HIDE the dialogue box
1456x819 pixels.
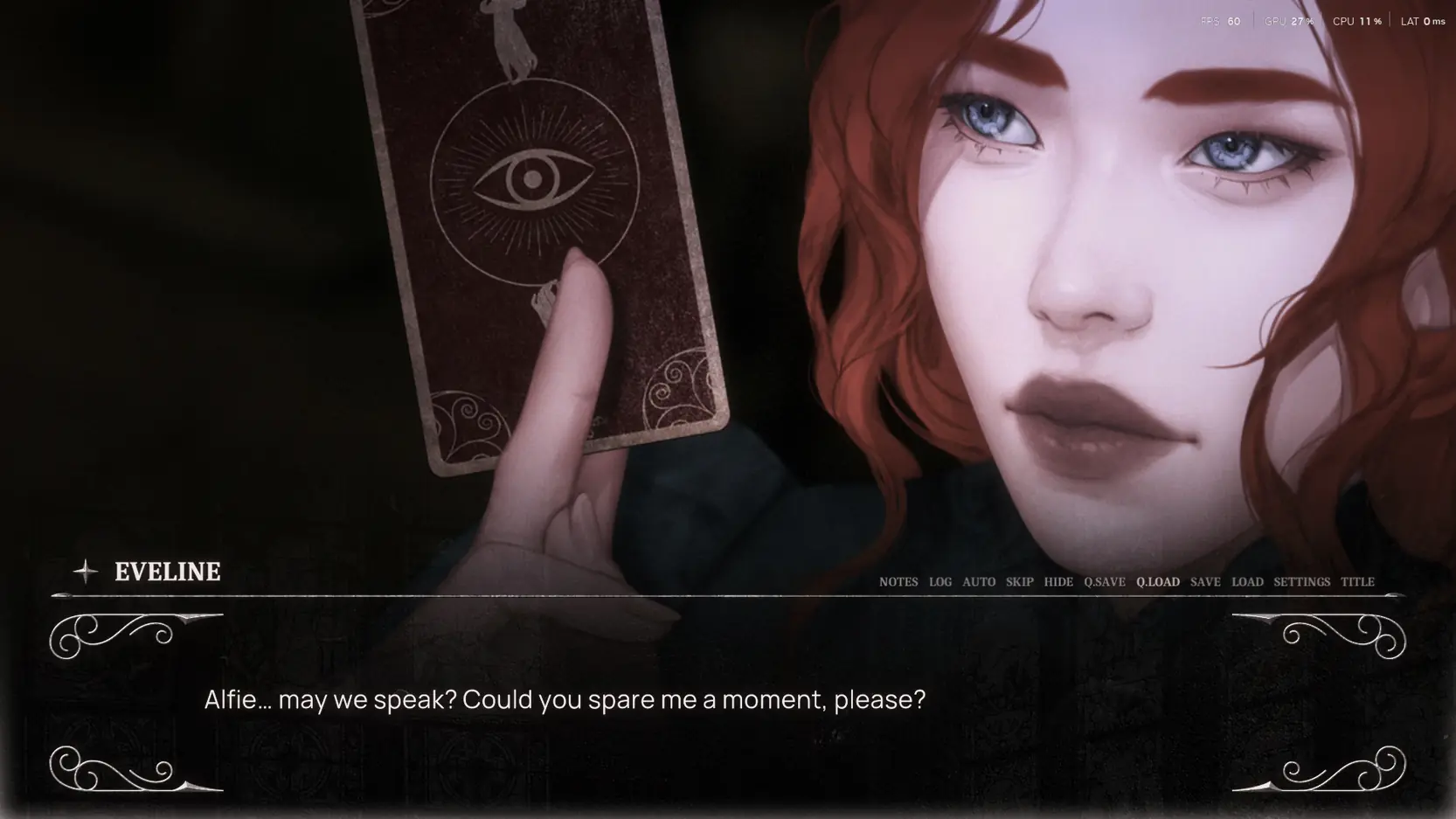pos(1059,581)
